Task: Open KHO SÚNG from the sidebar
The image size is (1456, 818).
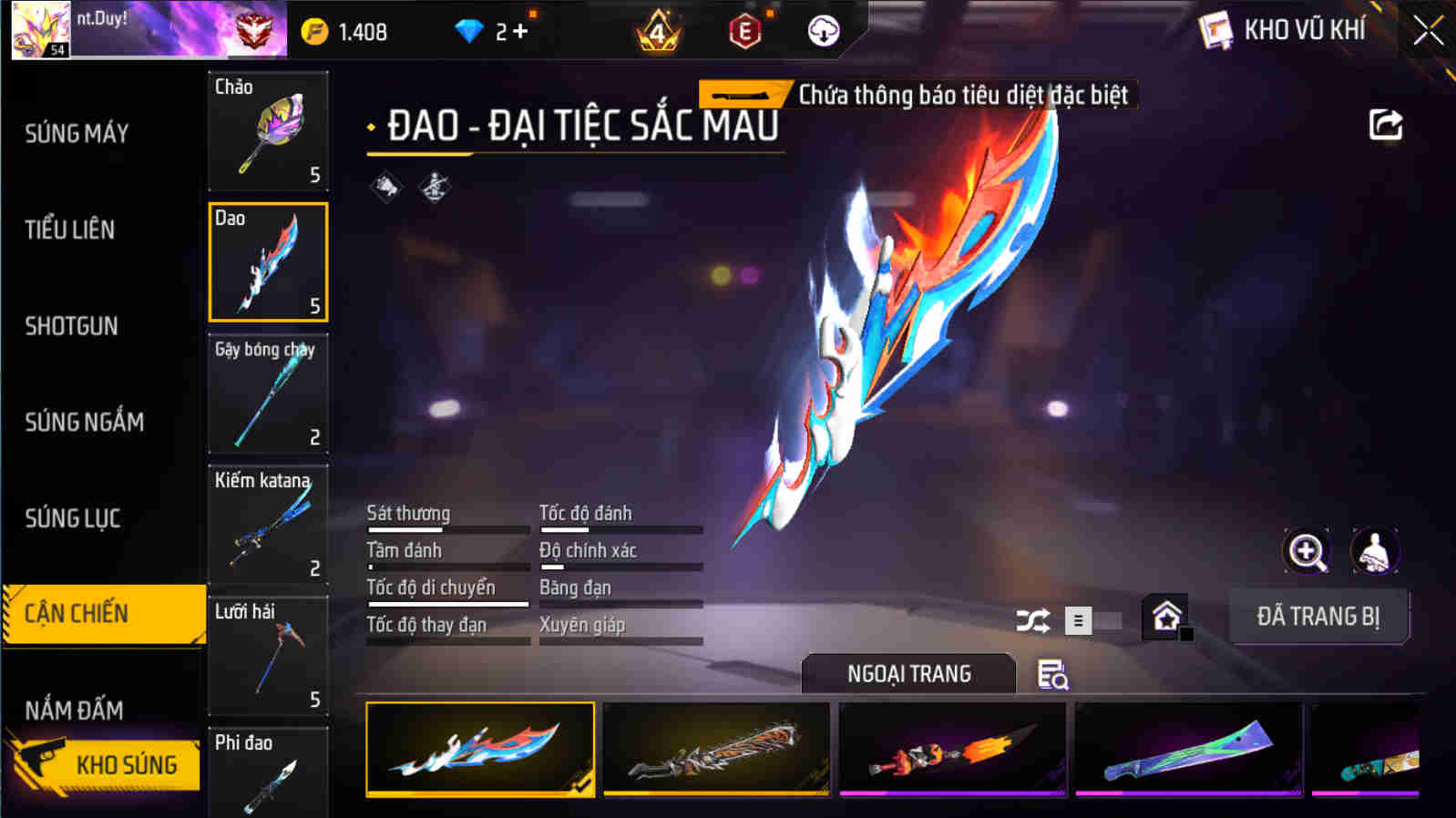Action: tap(128, 764)
